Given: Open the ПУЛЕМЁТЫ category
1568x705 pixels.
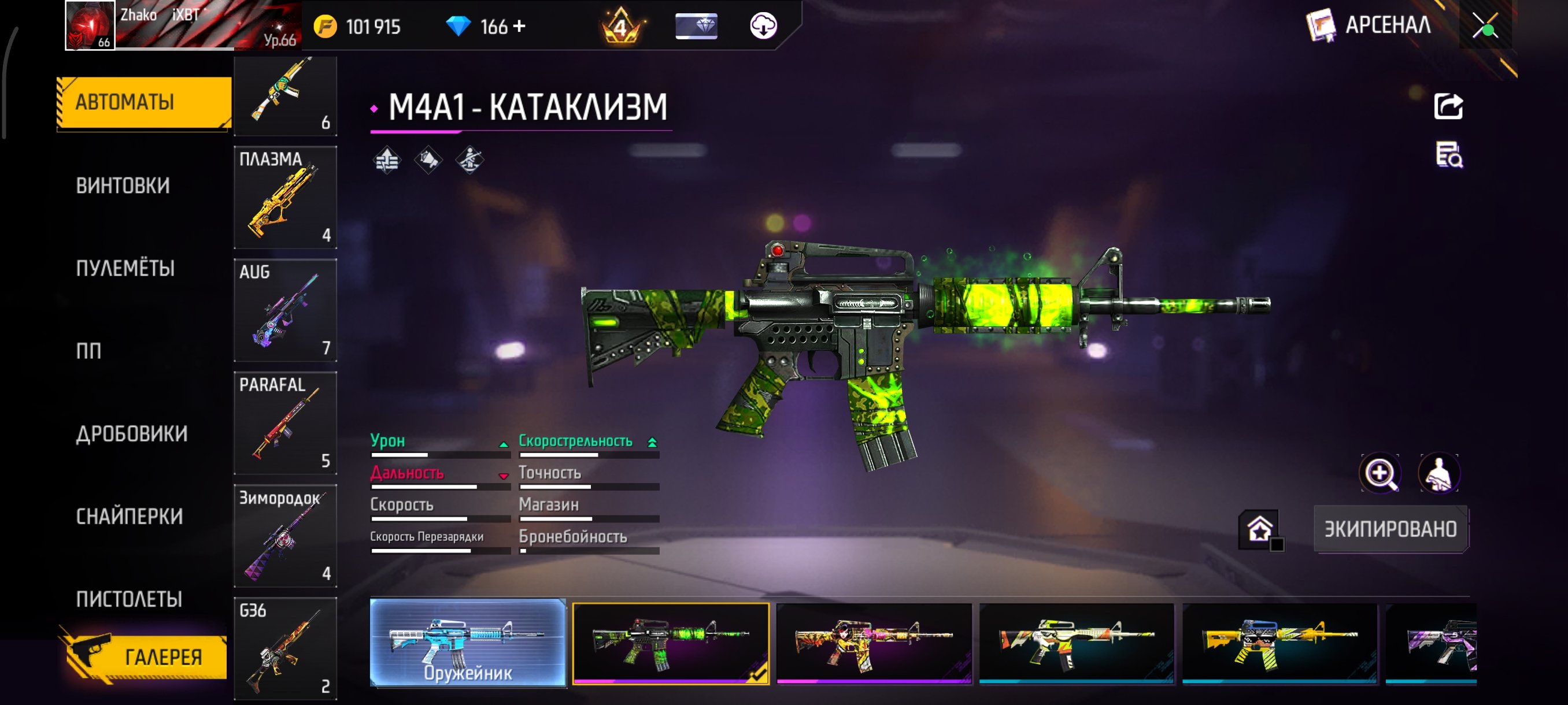Looking at the screenshot, I should (x=125, y=268).
